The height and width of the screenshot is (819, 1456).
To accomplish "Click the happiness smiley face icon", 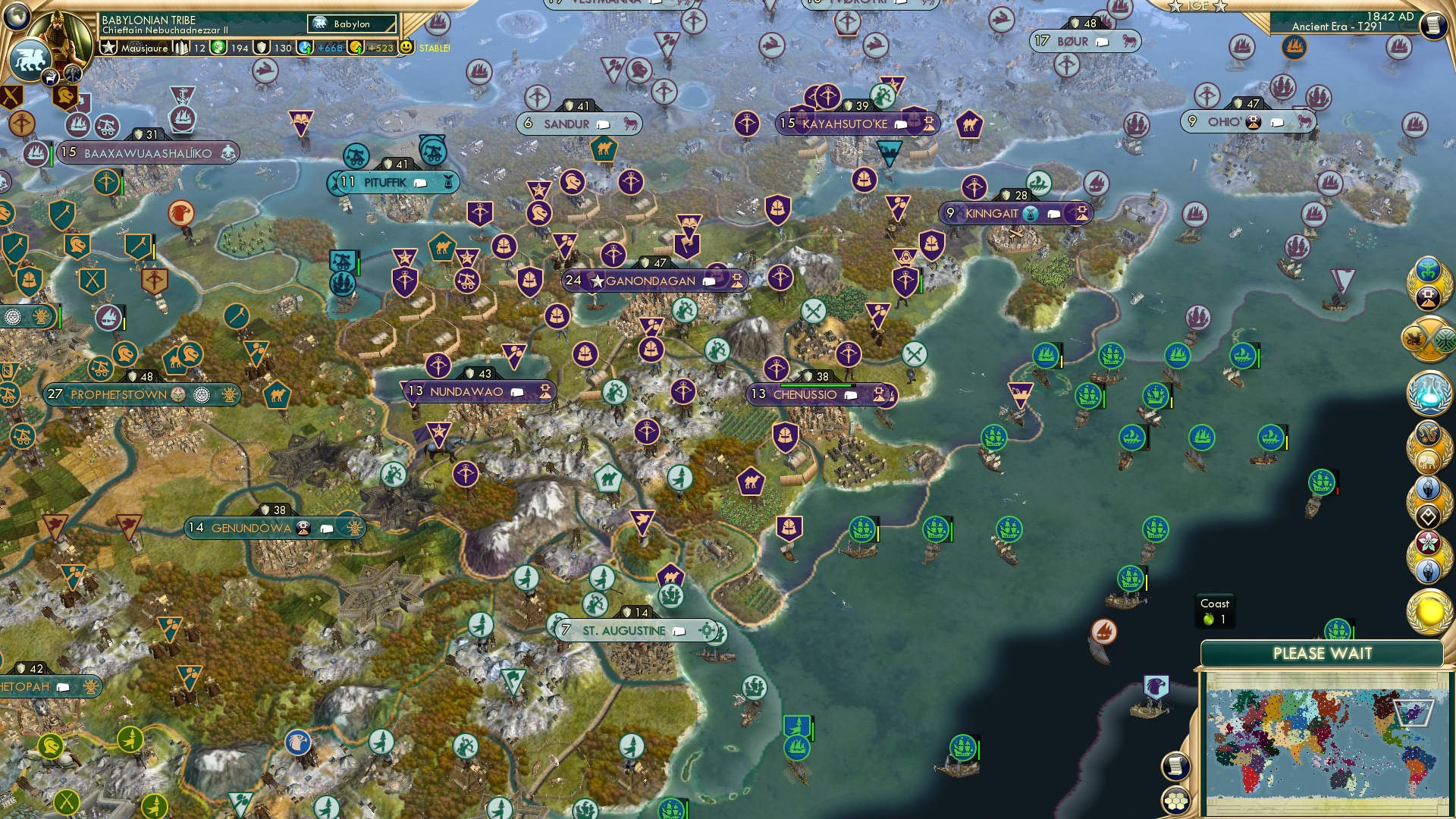I will pyautogui.click(x=407, y=47).
